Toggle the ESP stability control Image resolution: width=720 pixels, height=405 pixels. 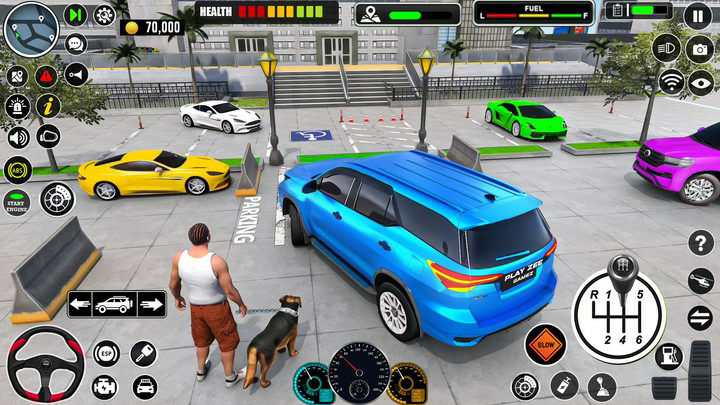(106, 353)
